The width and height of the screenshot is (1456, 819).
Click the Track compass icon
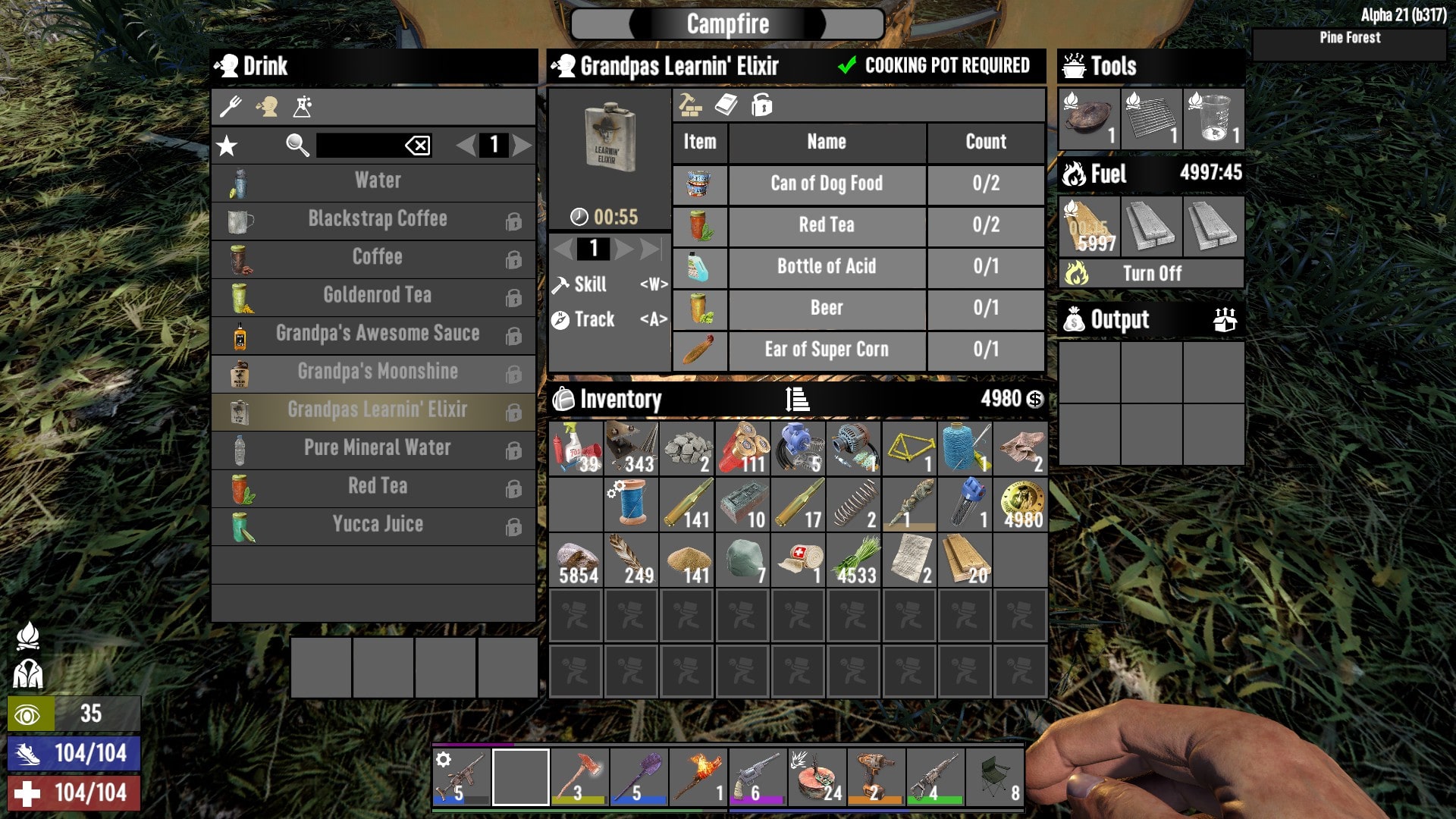click(x=560, y=319)
